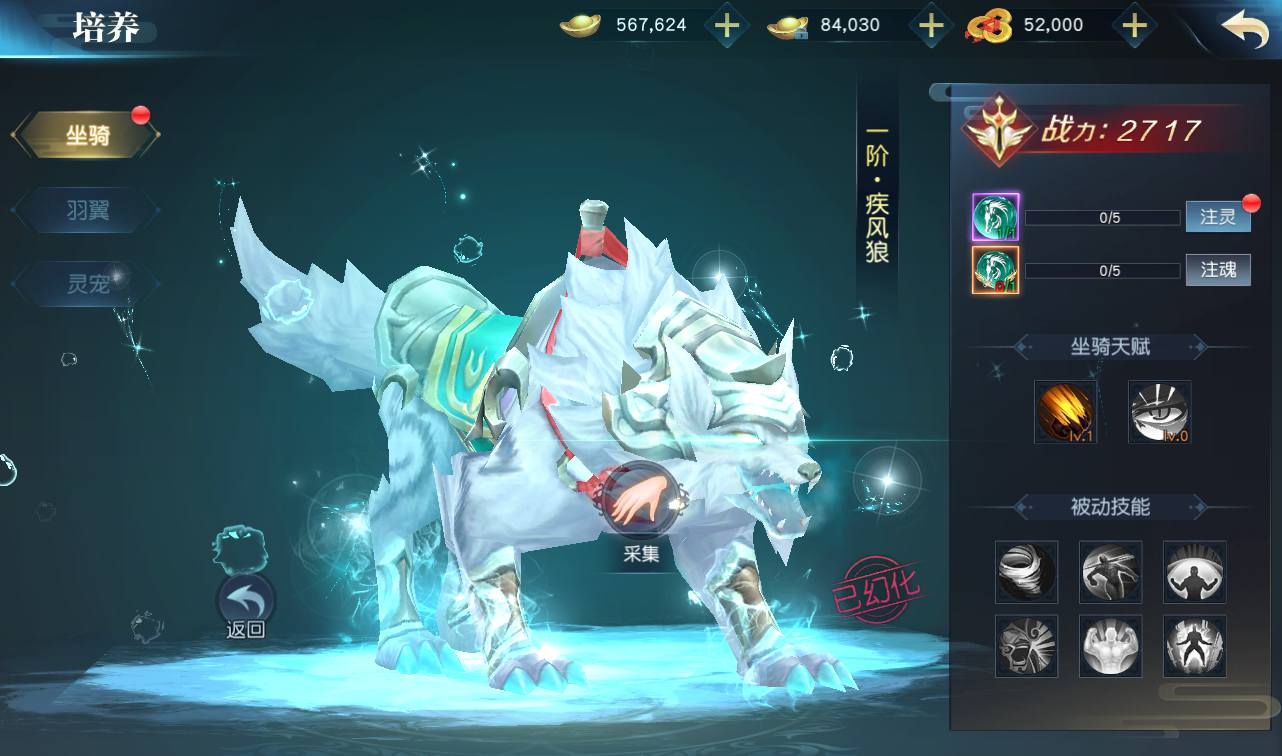This screenshot has width=1282, height=756.
Task: Select the fiery claw mount talent
Action: click(1065, 411)
